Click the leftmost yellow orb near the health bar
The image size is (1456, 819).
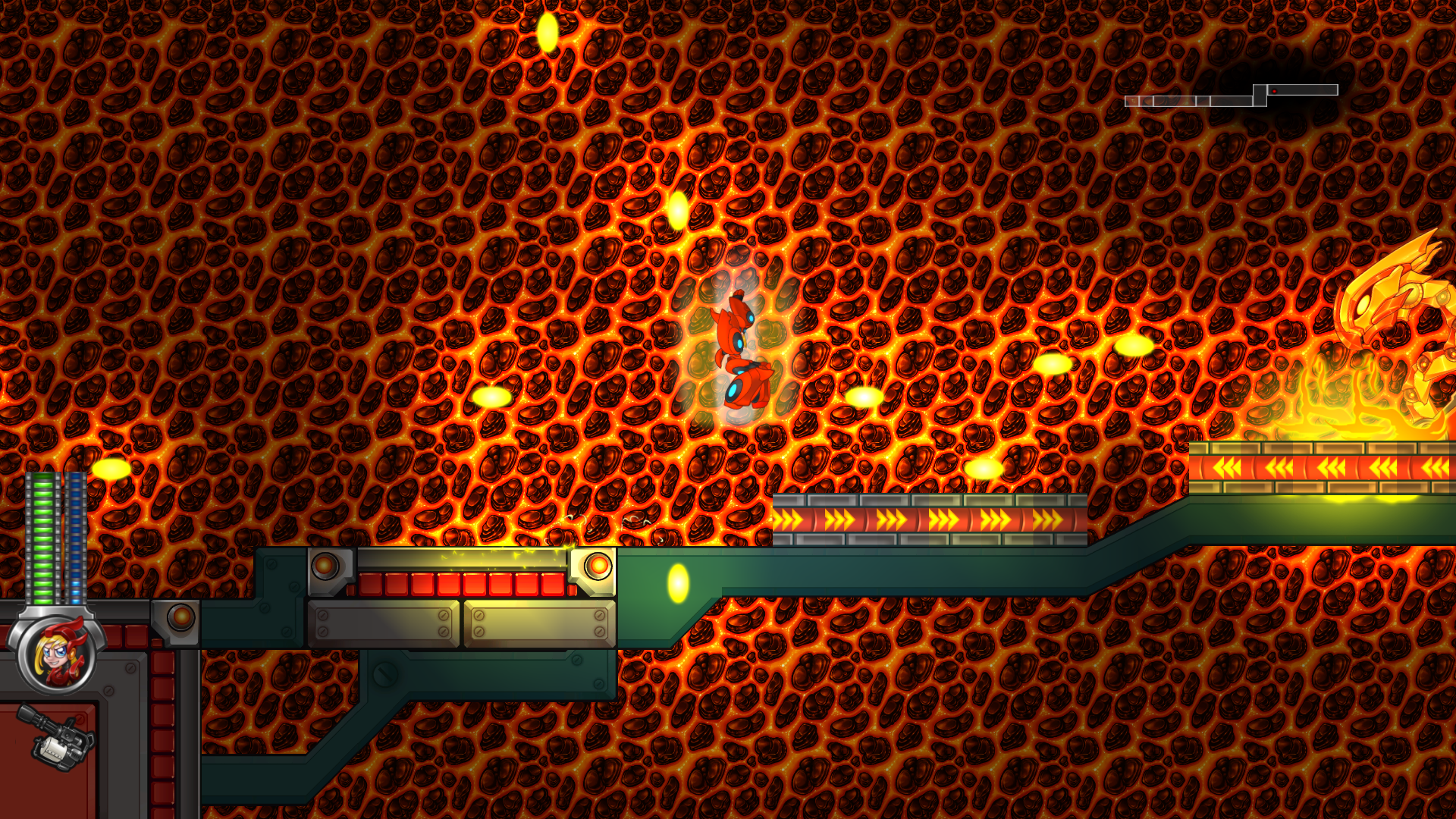[x=110, y=469]
